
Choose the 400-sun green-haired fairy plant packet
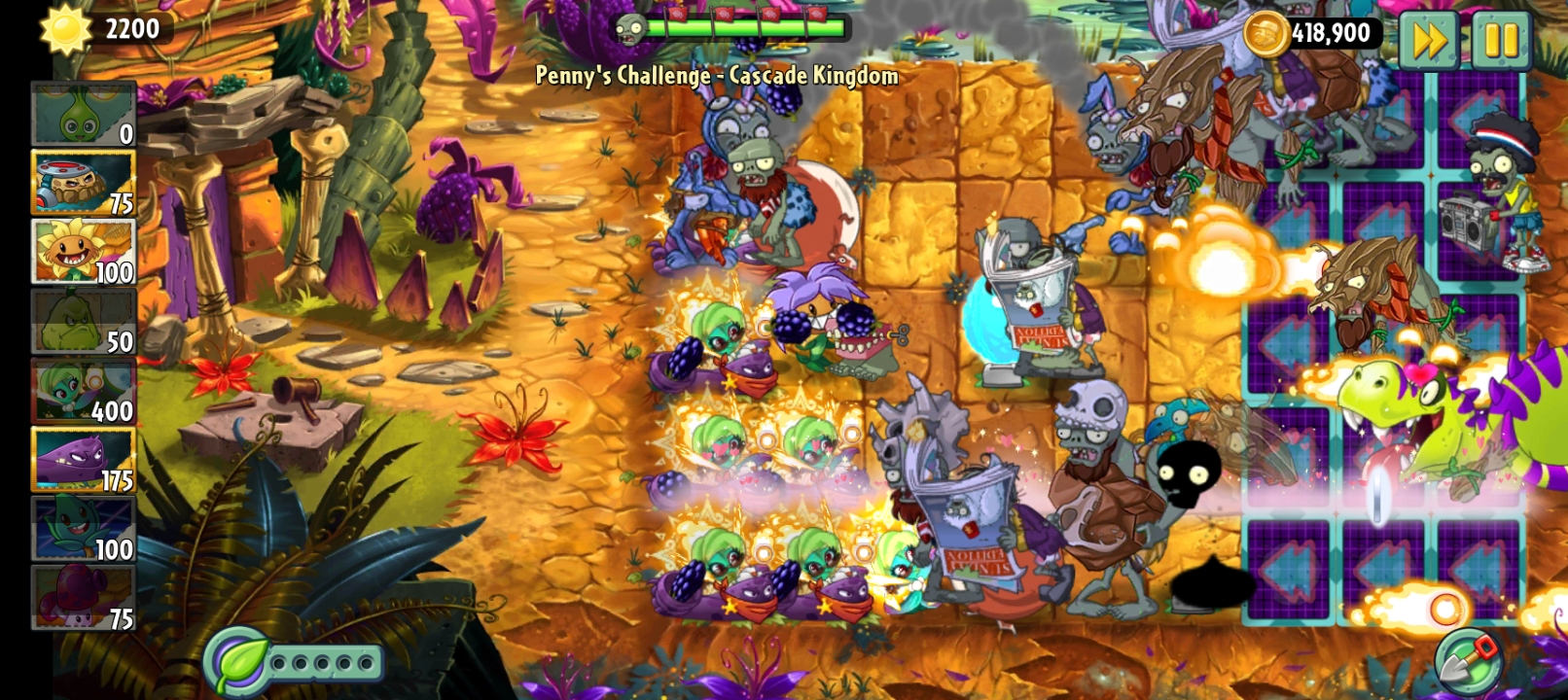pyautogui.click(x=83, y=391)
